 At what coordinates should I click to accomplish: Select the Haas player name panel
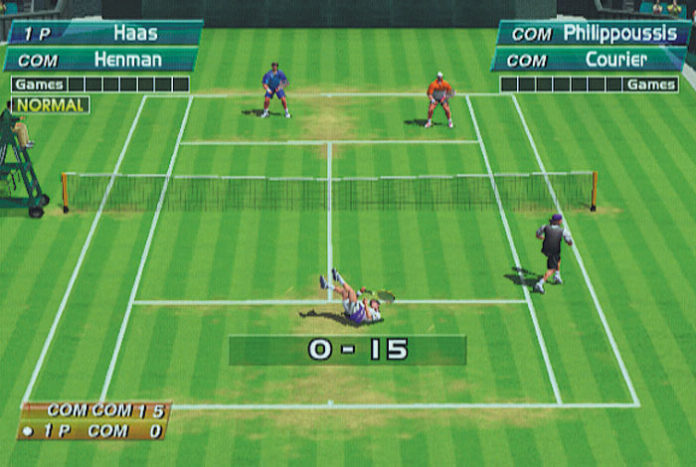(105, 33)
